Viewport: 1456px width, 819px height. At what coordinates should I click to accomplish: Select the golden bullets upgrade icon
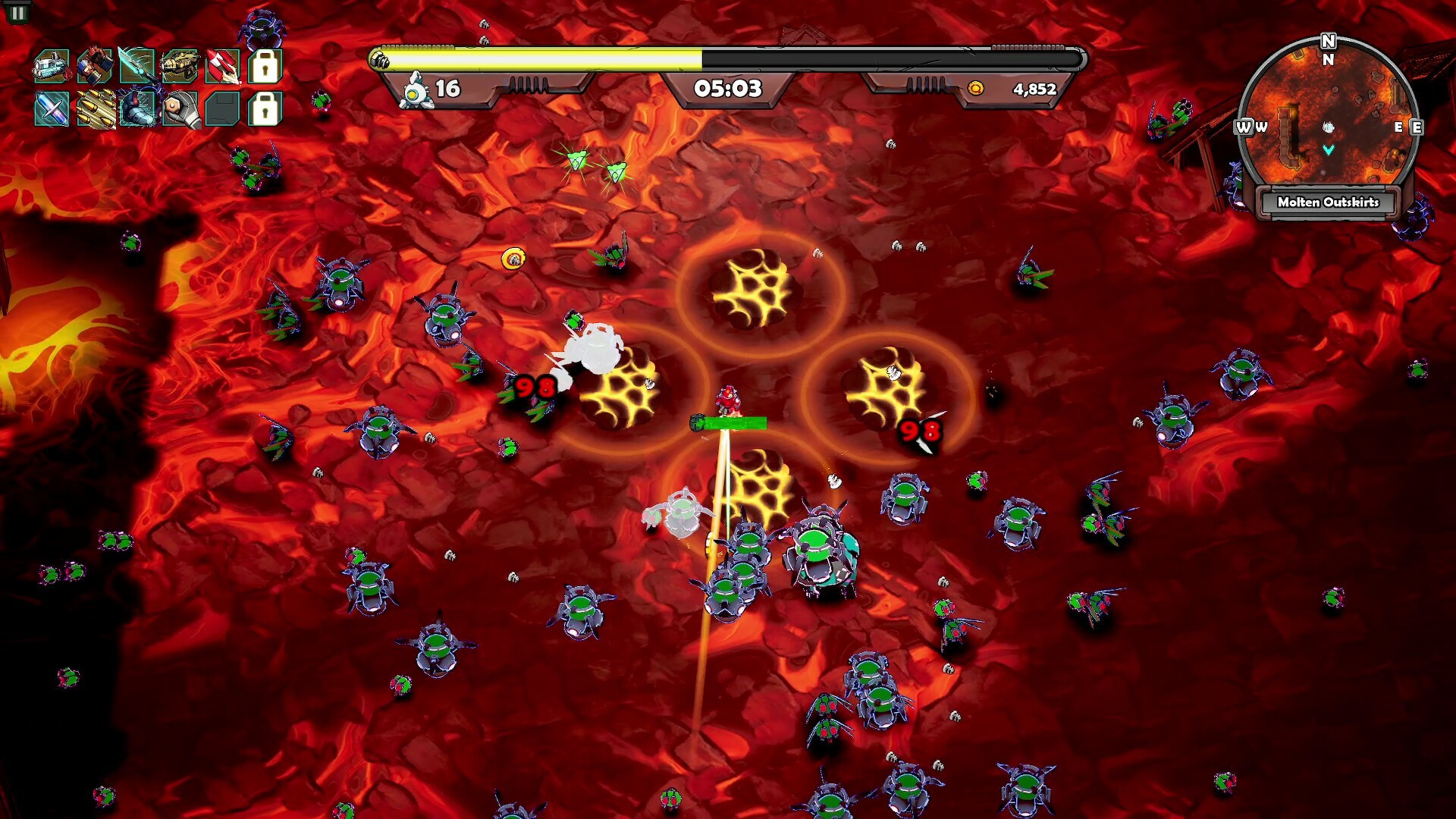click(95, 109)
